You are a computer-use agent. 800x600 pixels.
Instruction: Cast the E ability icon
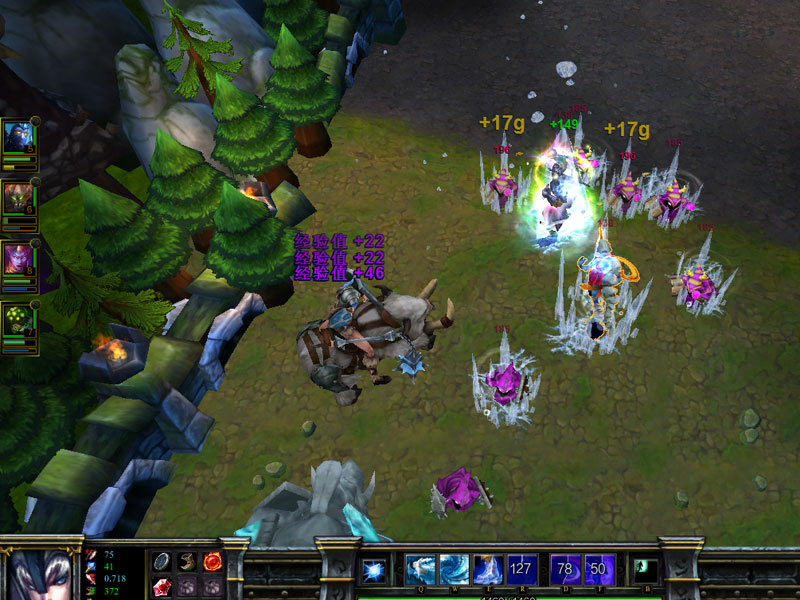pyautogui.click(x=487, y=569)
